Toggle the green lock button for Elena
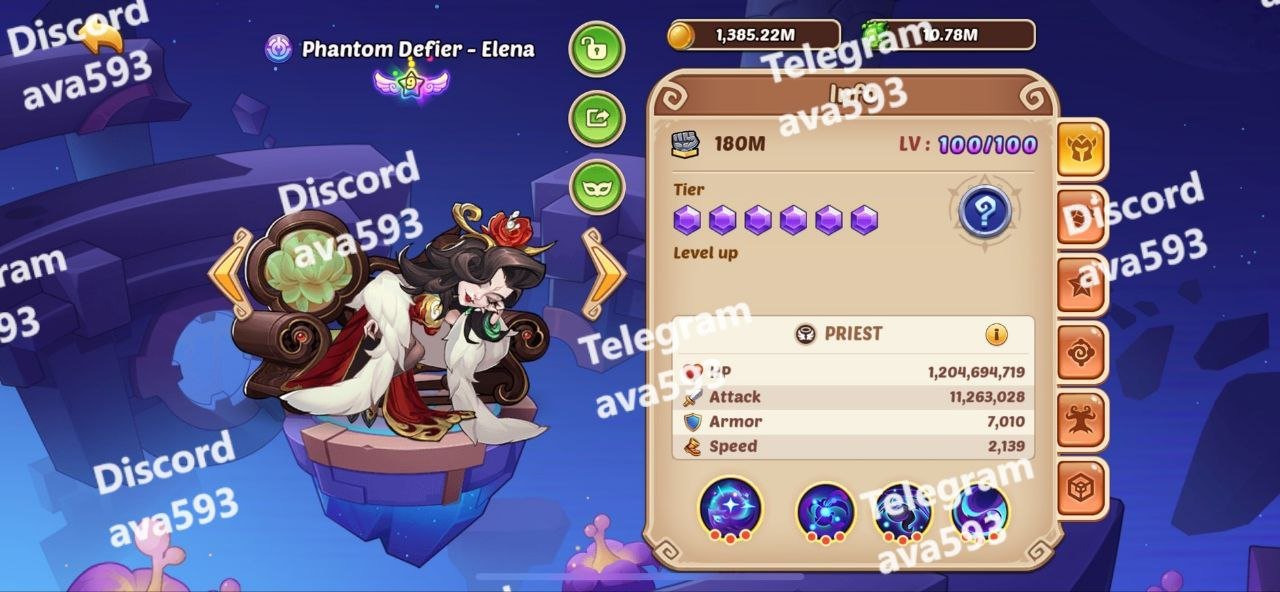The width and height of the screenshot is (1280, 592). 597,49
